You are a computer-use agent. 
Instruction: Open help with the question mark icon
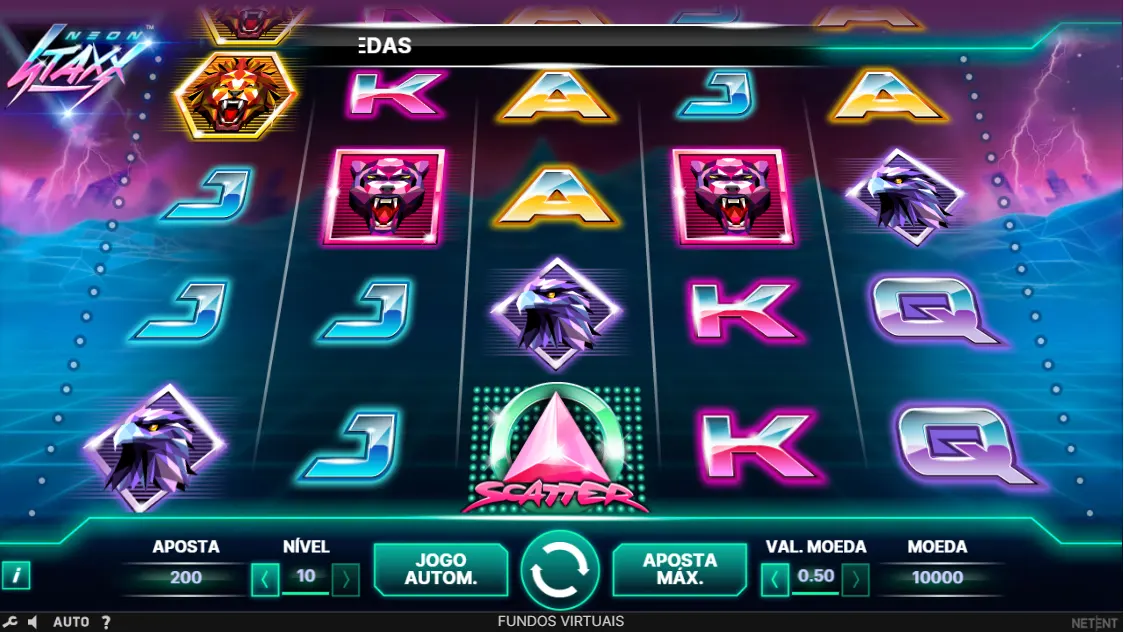106,622
